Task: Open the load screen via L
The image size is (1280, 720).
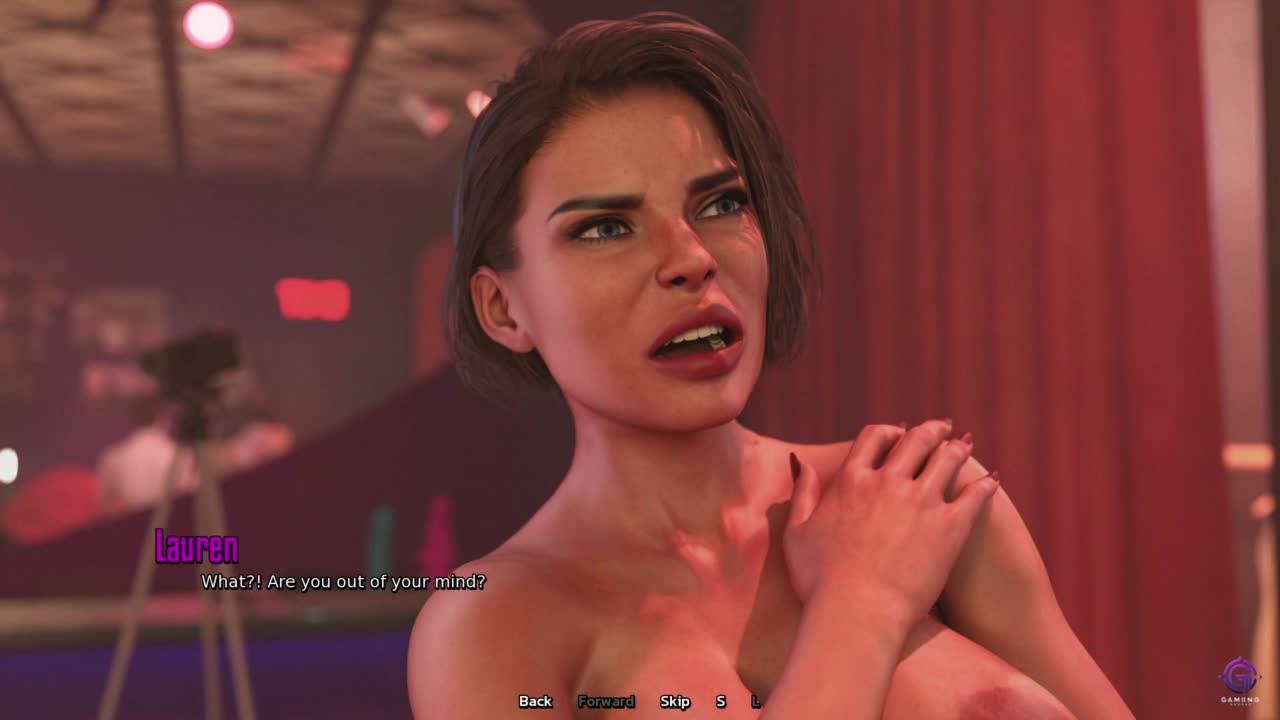Action: coord(756,701)
